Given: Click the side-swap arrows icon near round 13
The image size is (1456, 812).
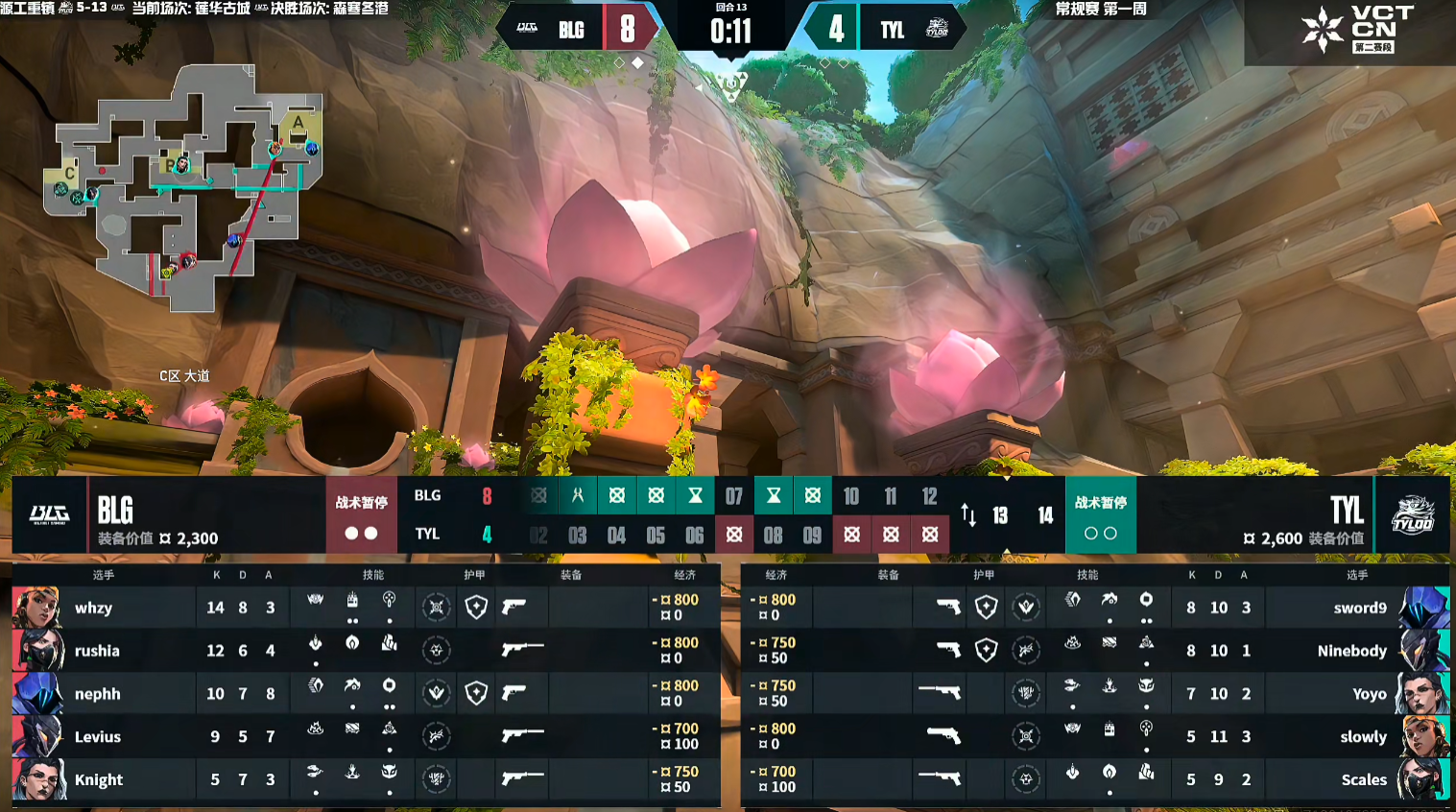Looking at the screenshot, I should [968, 516].
